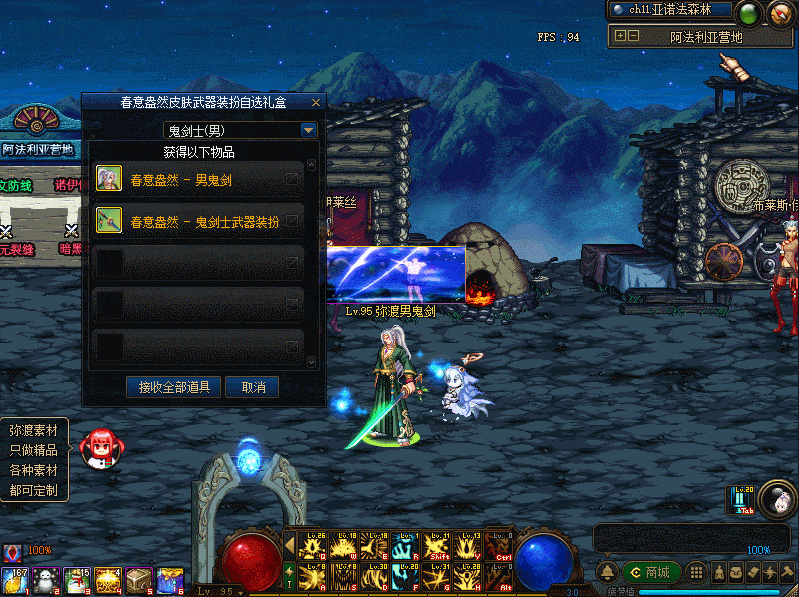Click 接收全部道具 to receive all items

[174, 386]
